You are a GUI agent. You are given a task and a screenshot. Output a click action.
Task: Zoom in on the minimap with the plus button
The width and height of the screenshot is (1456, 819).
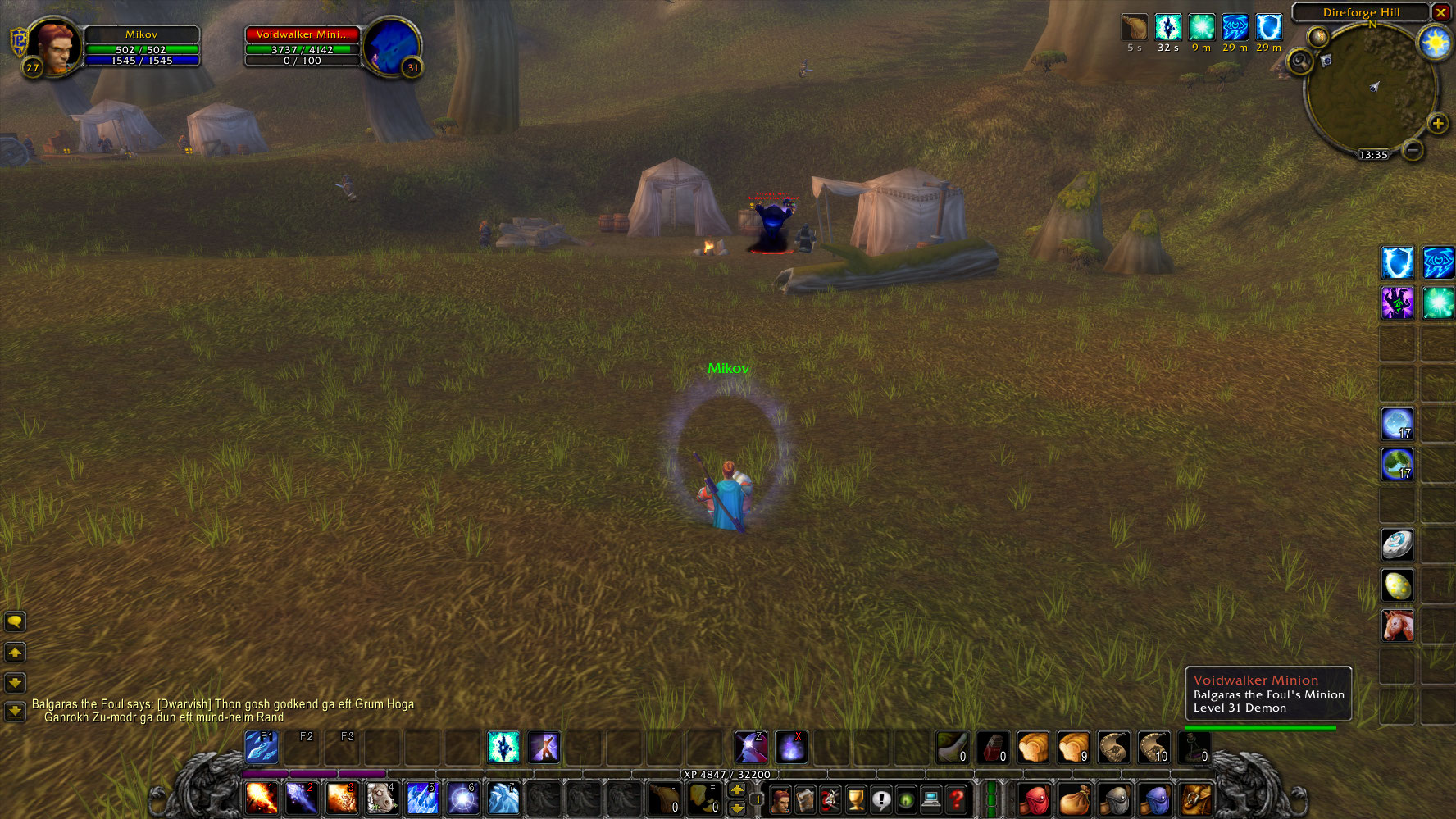tap(1438, 125)
